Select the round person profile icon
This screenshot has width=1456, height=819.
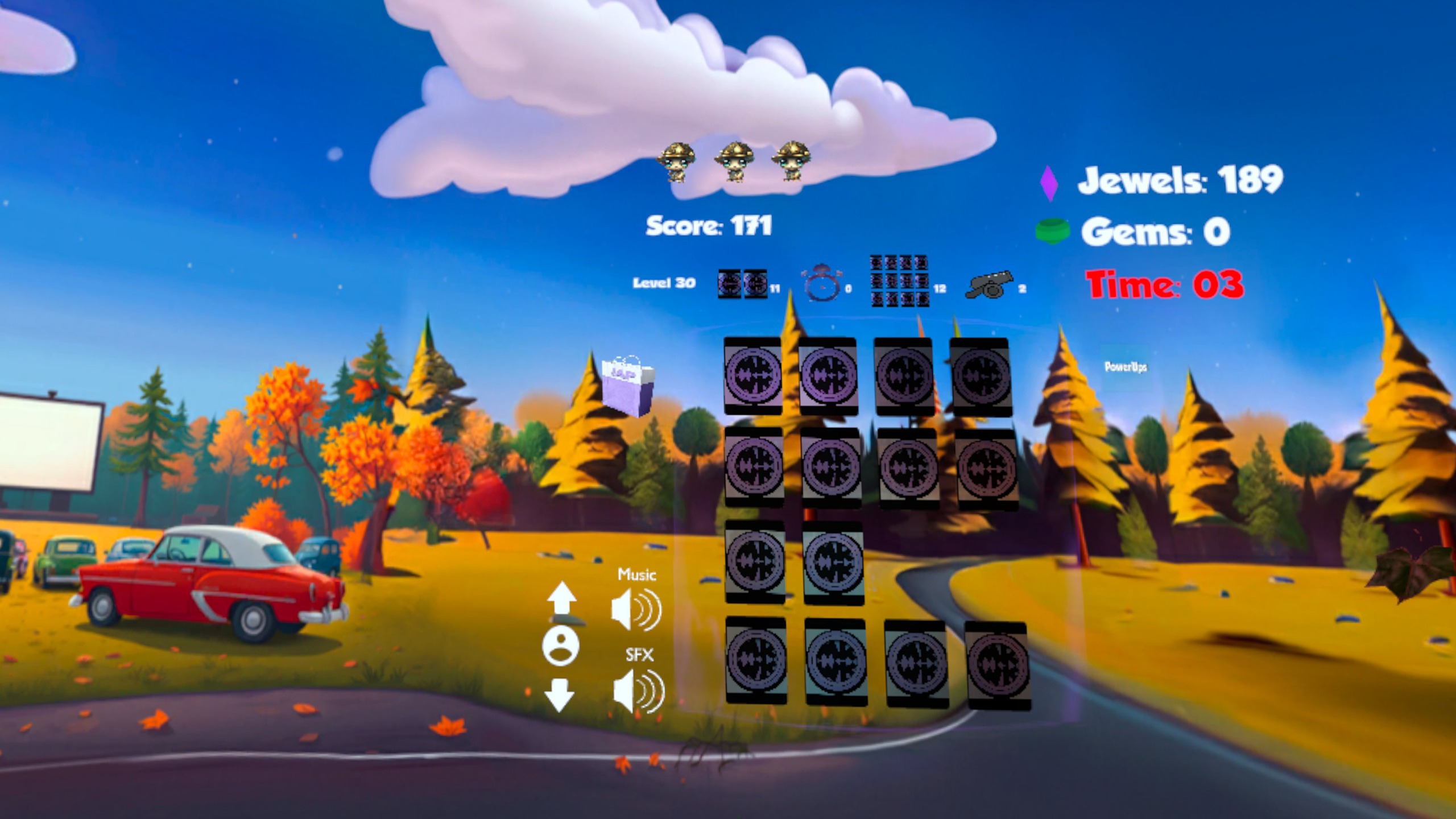tap(561, 647)
